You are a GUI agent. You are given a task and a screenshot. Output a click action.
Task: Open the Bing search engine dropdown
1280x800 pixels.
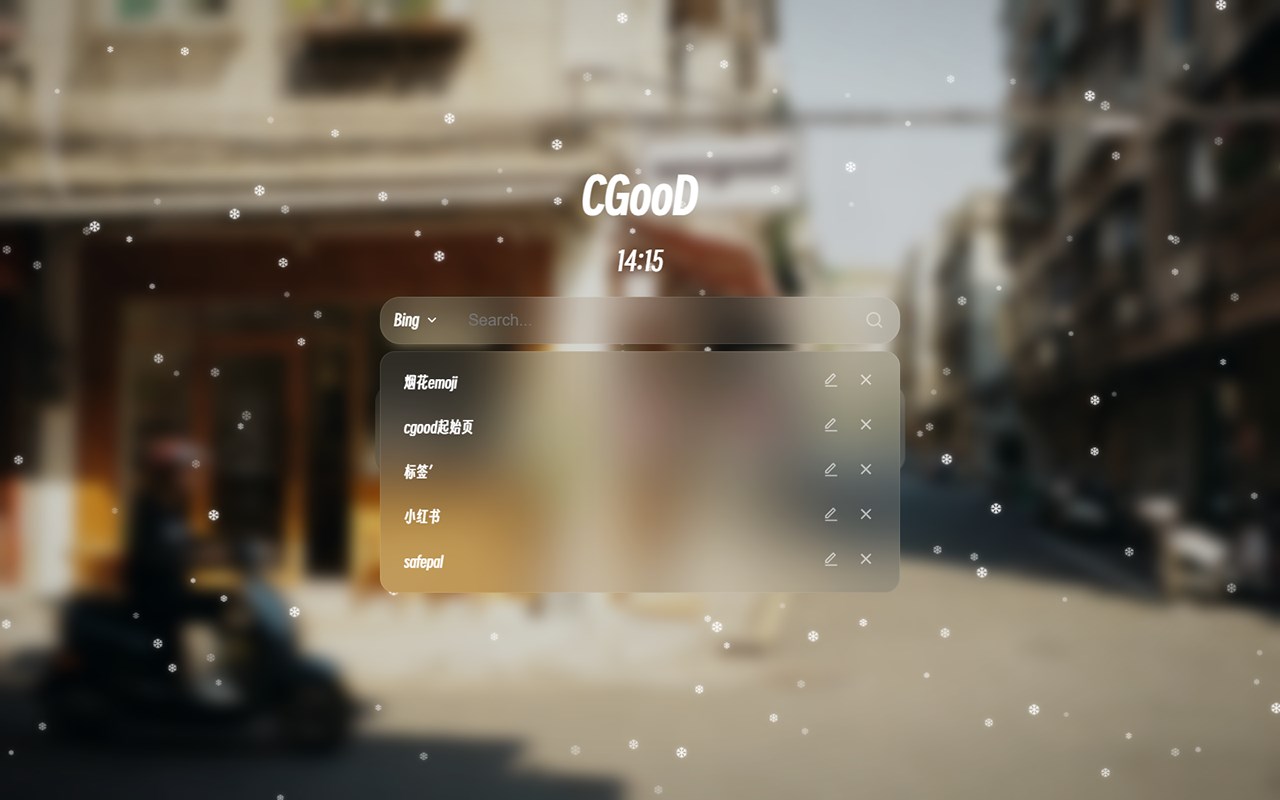pos(415,320)
